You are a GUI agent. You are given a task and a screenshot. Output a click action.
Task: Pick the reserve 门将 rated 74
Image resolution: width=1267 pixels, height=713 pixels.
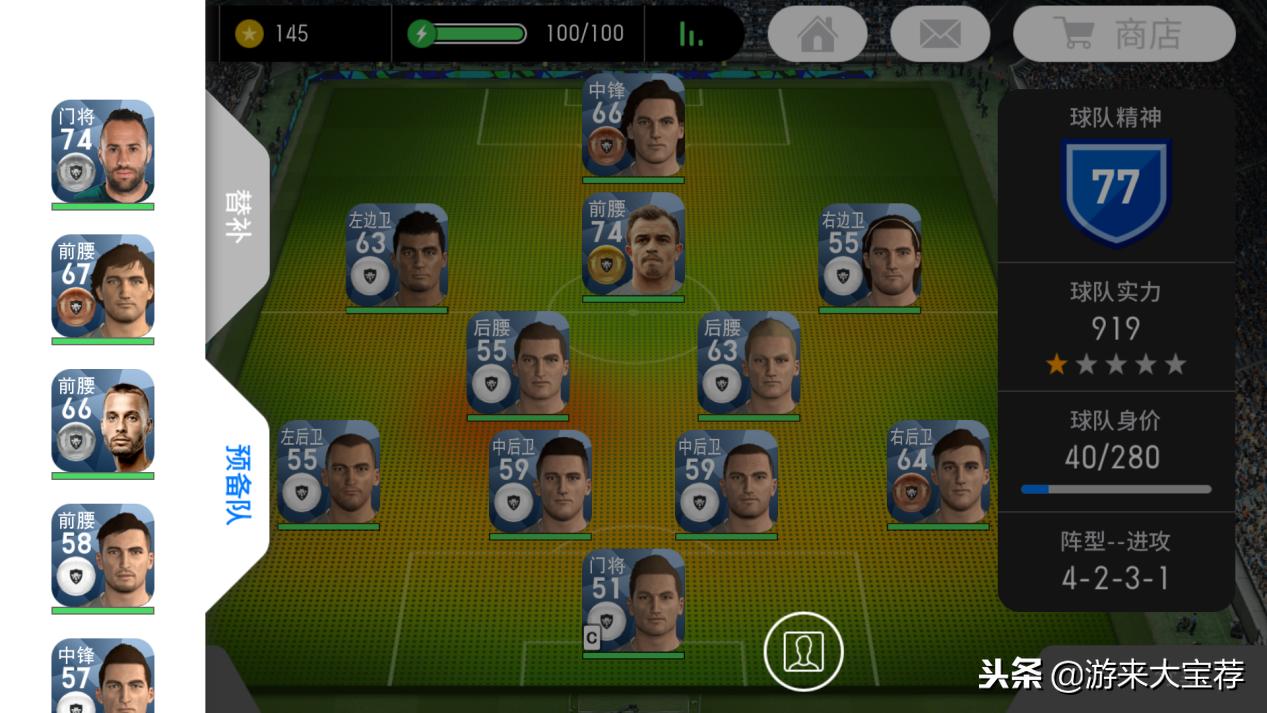tap(103, 151)
